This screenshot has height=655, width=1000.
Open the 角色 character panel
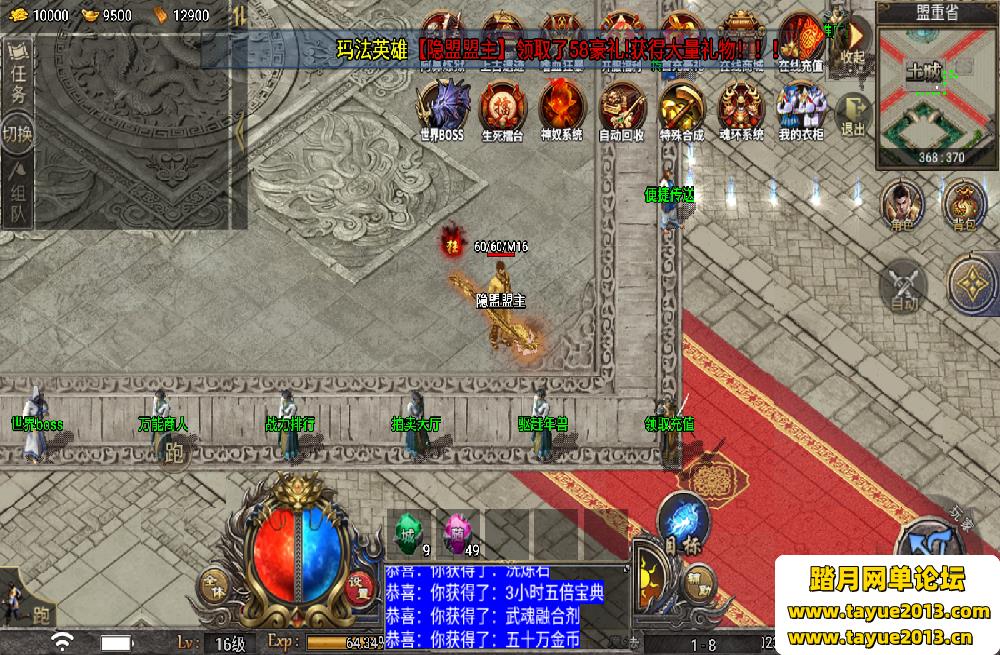point(902,204)
